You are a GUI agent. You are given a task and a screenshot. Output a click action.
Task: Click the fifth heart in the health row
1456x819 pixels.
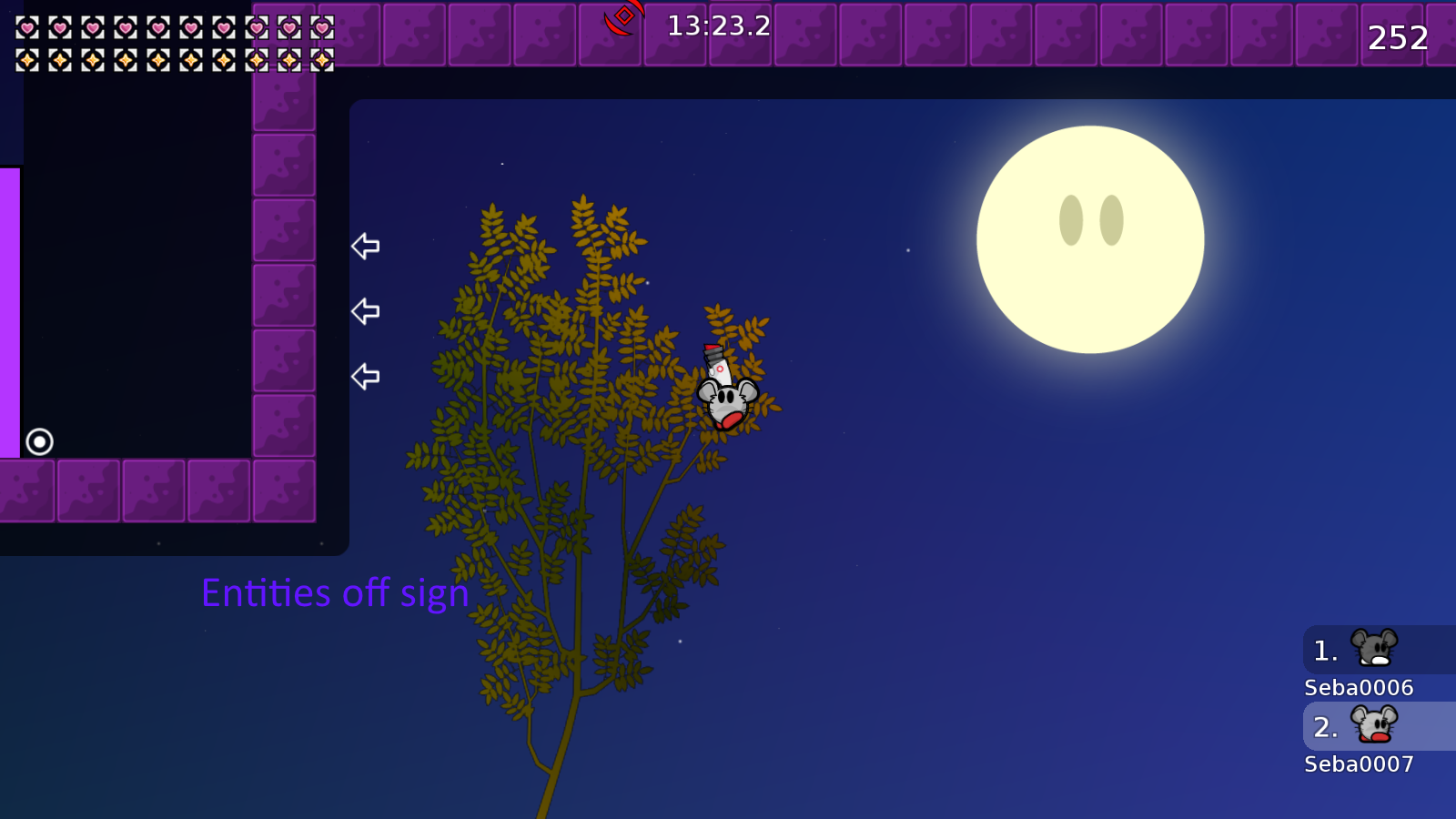159,26
